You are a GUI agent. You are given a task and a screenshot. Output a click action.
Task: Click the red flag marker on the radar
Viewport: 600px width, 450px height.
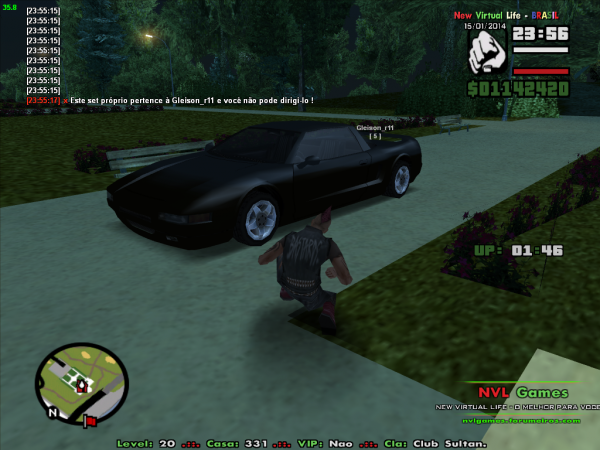[90, 420]
